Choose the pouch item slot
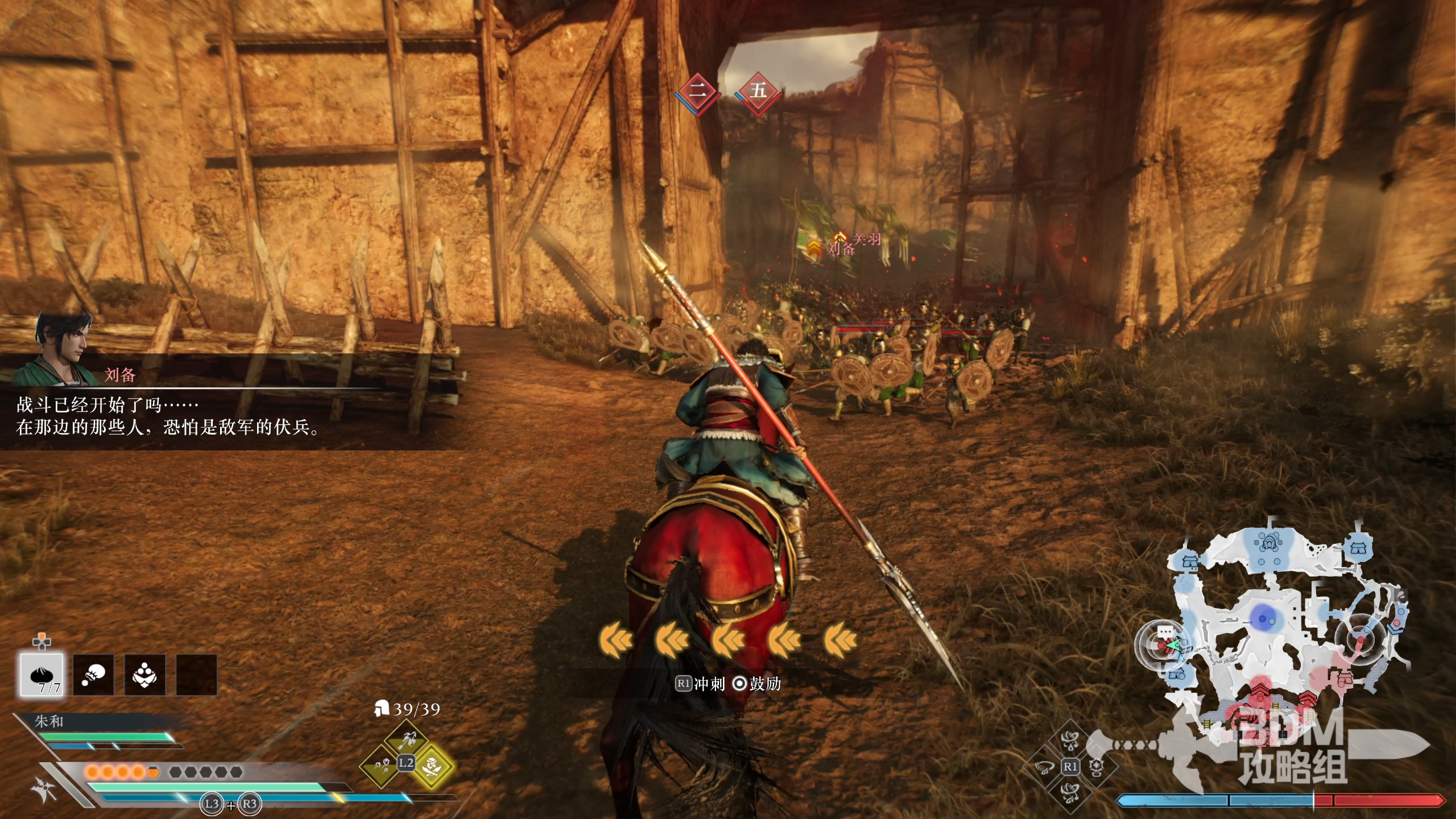Image resolution: width=1456 pixels, height=819 pixels. pyautogui.click(x=93, y=675)
